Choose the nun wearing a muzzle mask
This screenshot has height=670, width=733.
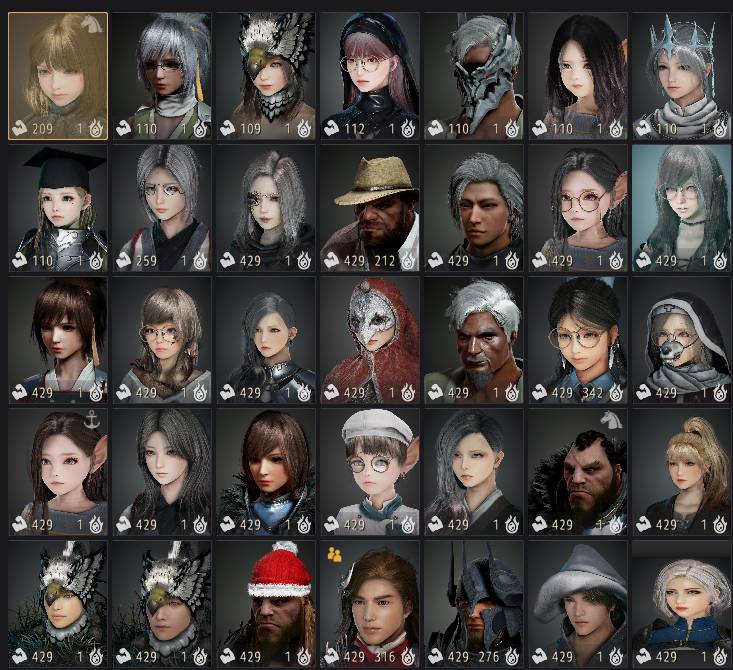point(682,340)
